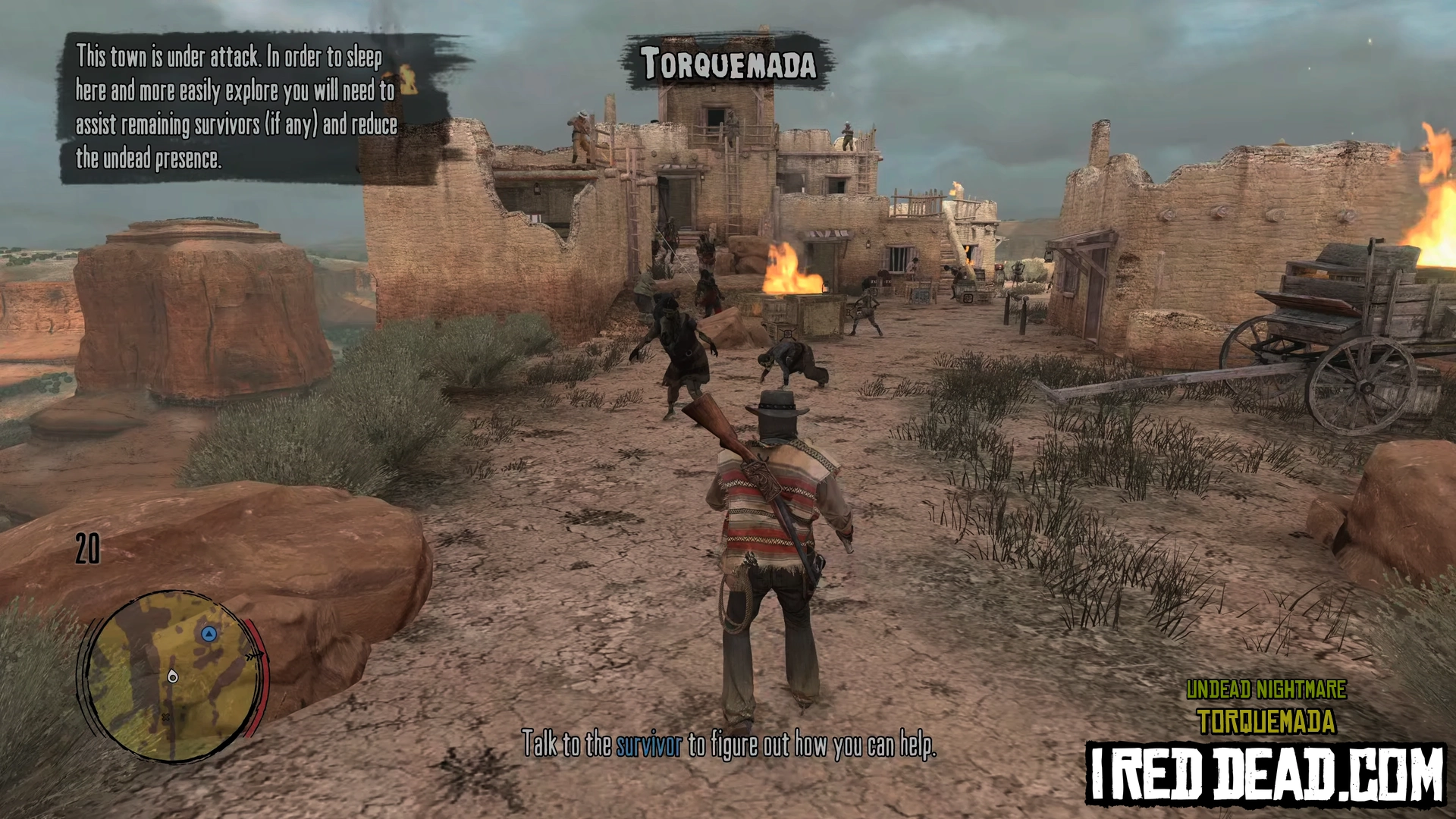1456x819 pixels.
Task: Click the white player marker on the minimap
Action: pyautogui.click(x=173, y=676)
